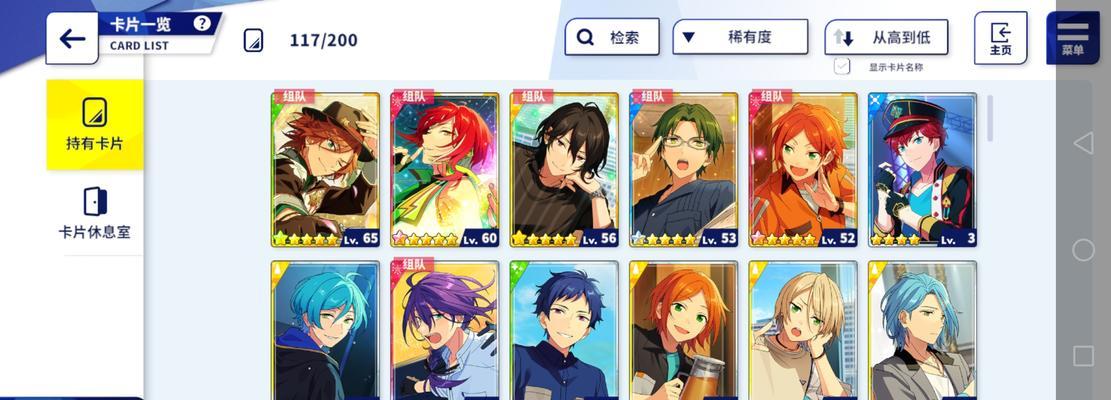Image resolution: width=1111 pixels, height=400 pixels.
Task: Go back using the arrow button
Action: (x=72, y=39)
